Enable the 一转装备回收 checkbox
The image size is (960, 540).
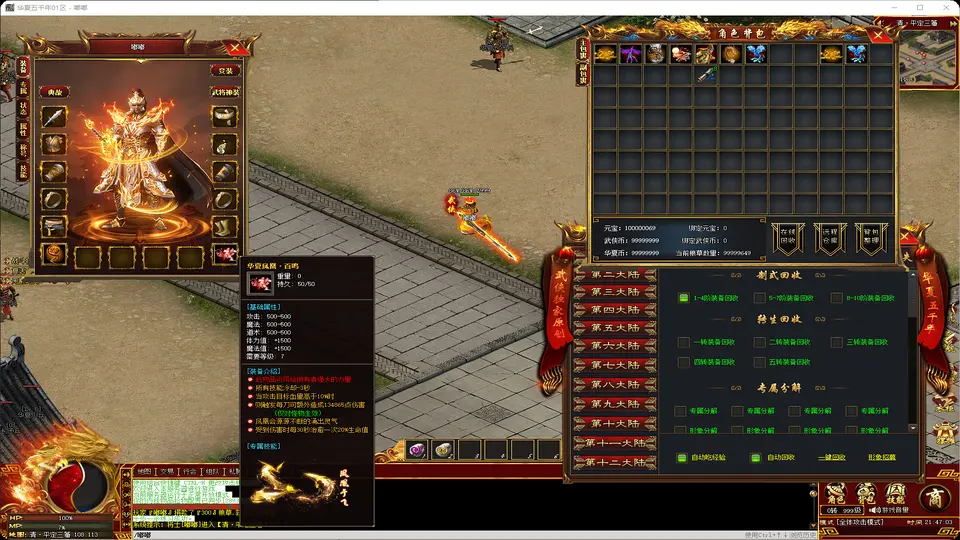point(684,342)
